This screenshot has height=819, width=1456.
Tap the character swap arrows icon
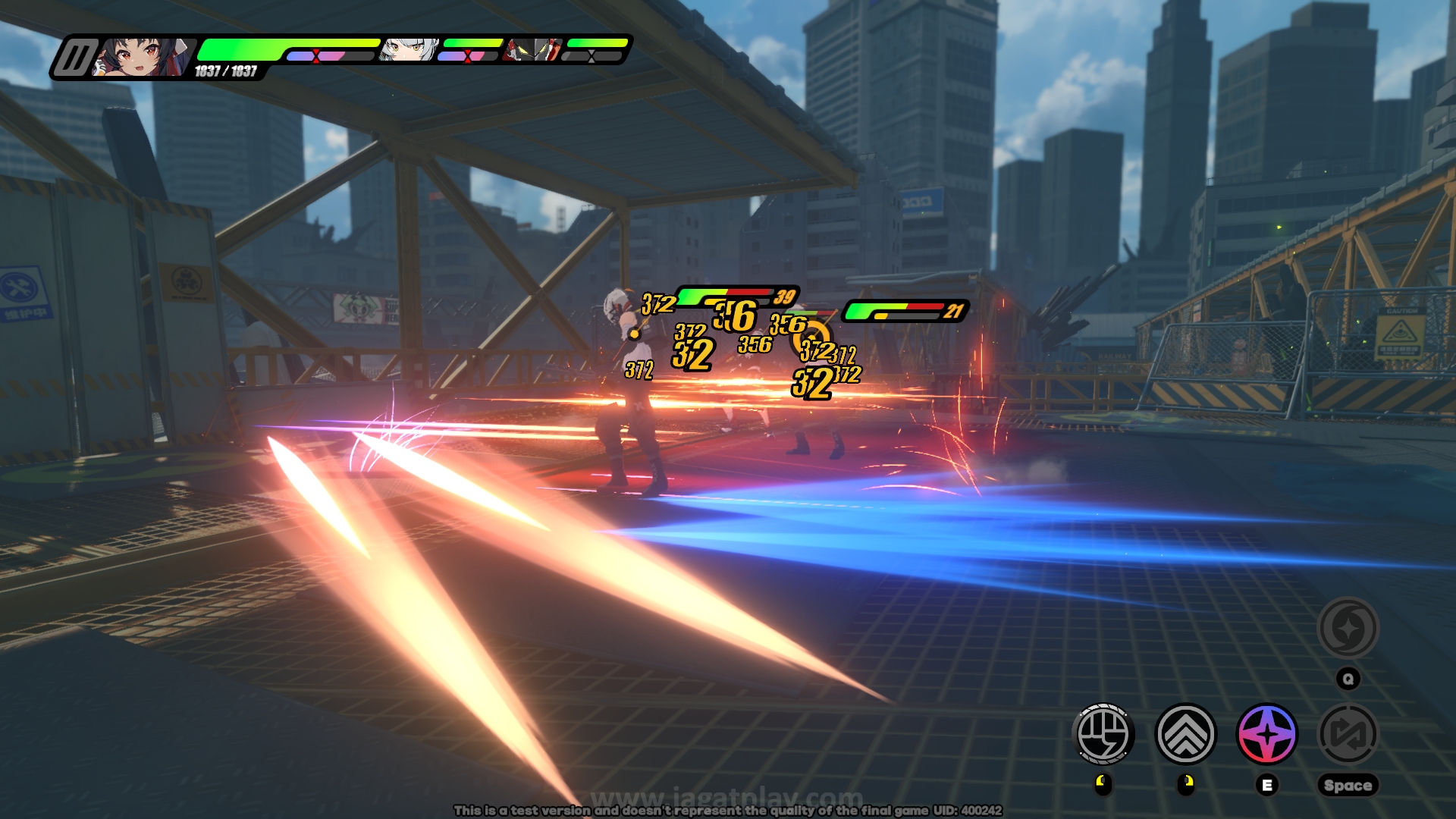tap(1348, 734)
